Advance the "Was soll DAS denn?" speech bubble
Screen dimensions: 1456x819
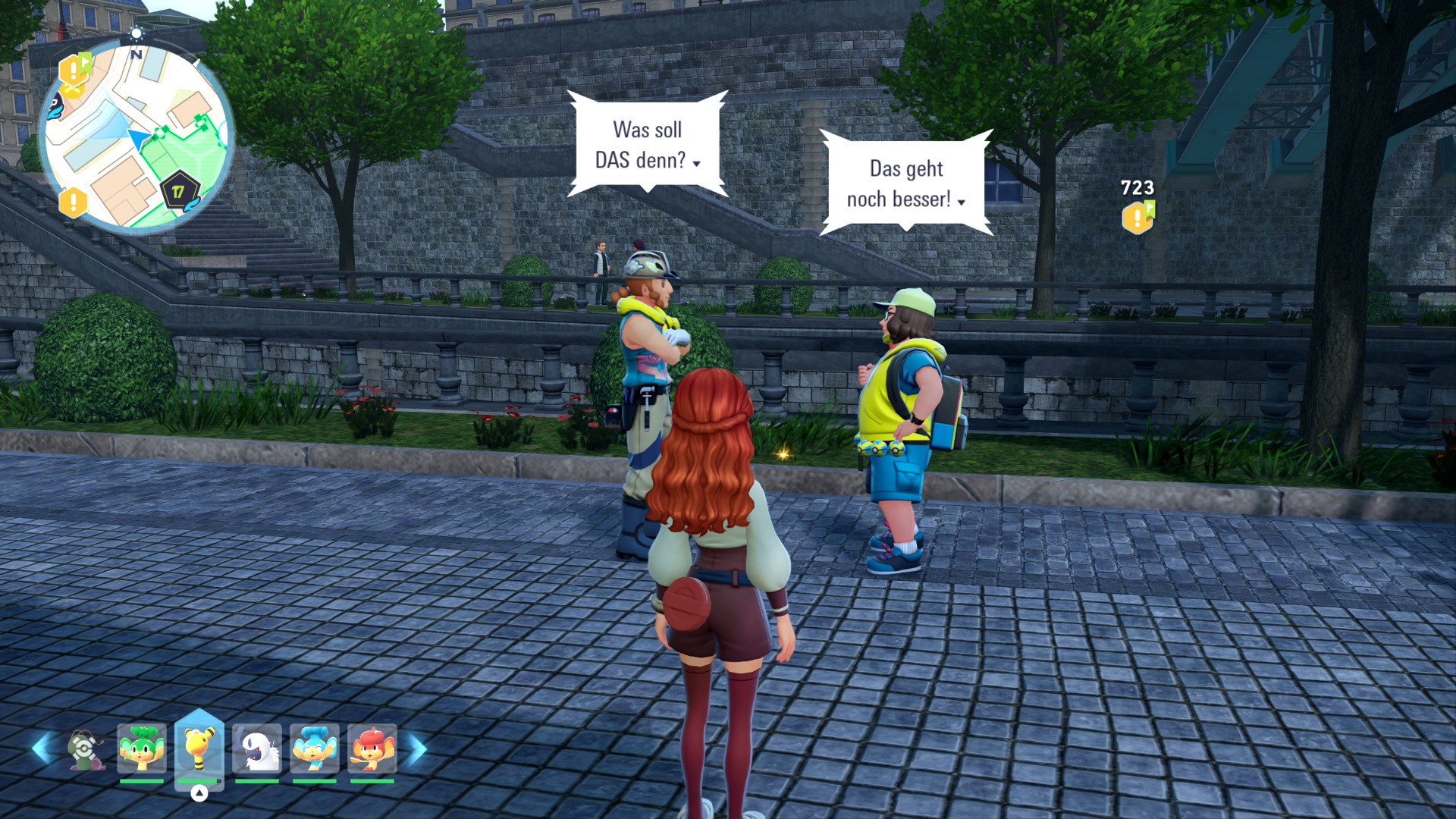click(648, 144)
